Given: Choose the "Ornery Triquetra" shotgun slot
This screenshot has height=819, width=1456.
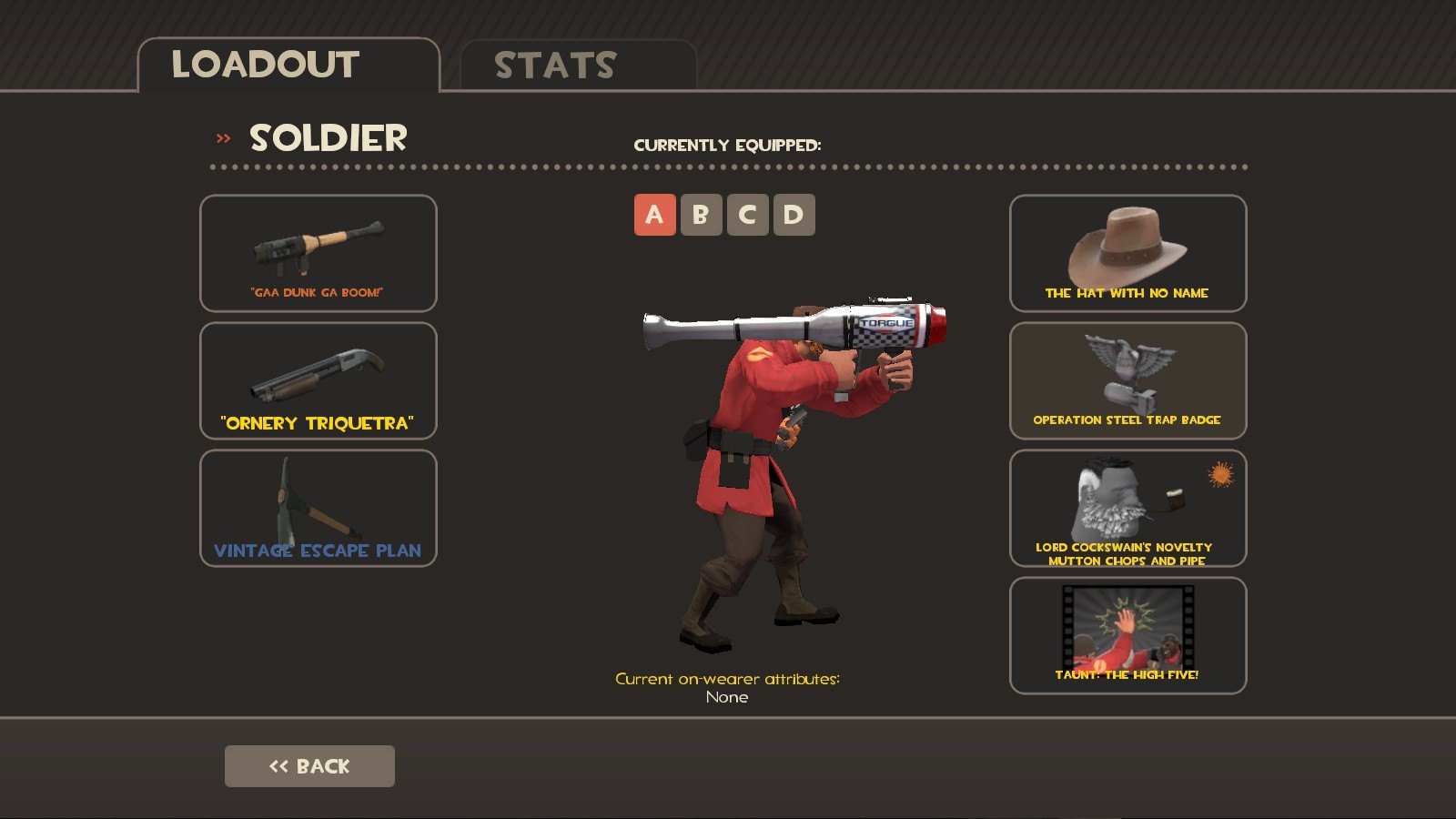Looking at the screenshot, I should pos(318,380).
